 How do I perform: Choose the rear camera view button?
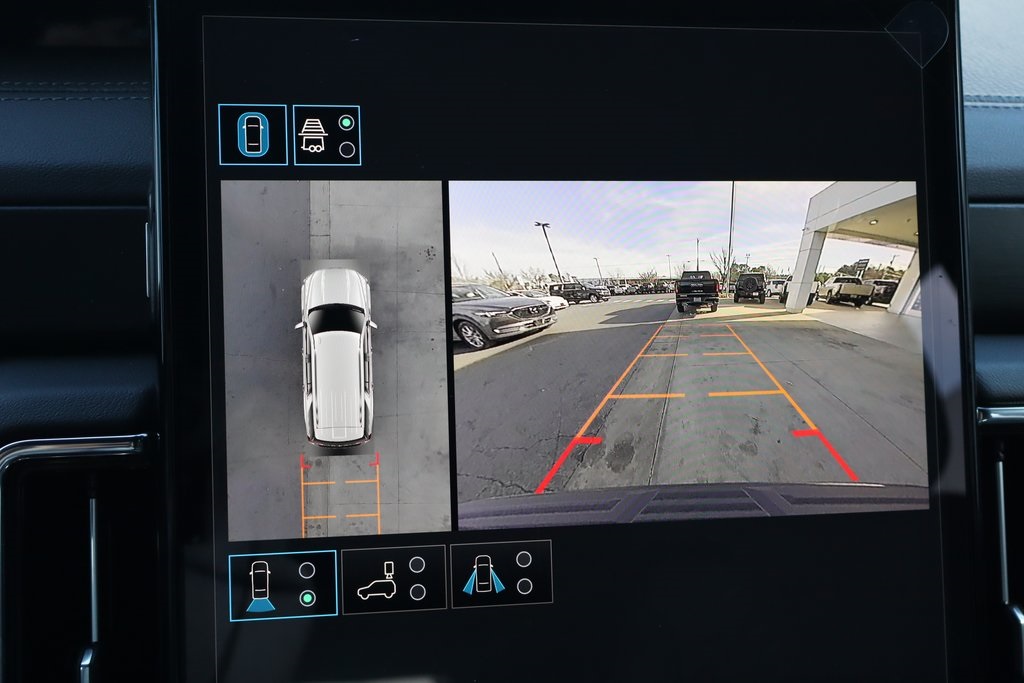[283, 585]
